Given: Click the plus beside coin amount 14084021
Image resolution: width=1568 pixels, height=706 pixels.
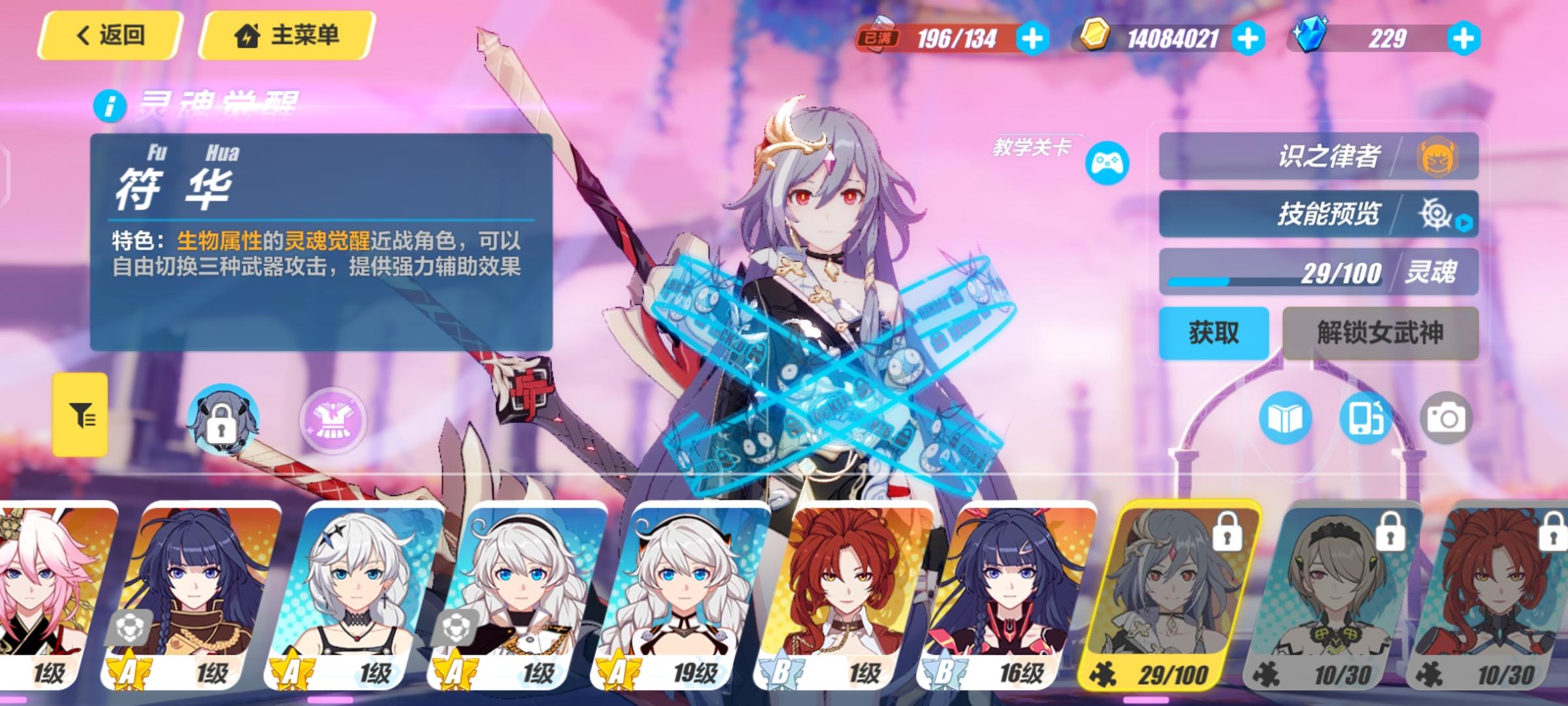Looking at the screenshot, I should click(1247, 41).
